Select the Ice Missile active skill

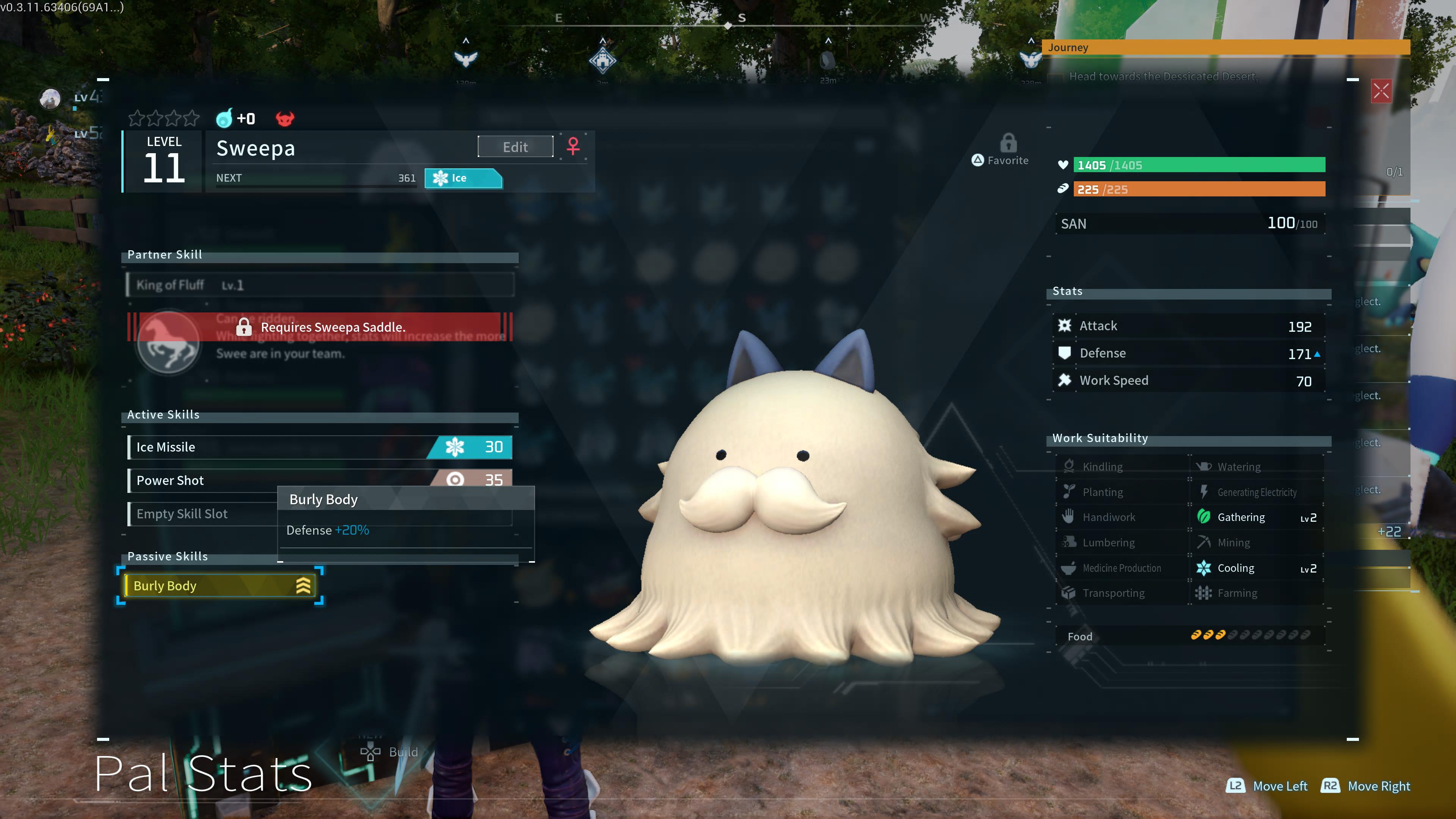coord(320,447)
